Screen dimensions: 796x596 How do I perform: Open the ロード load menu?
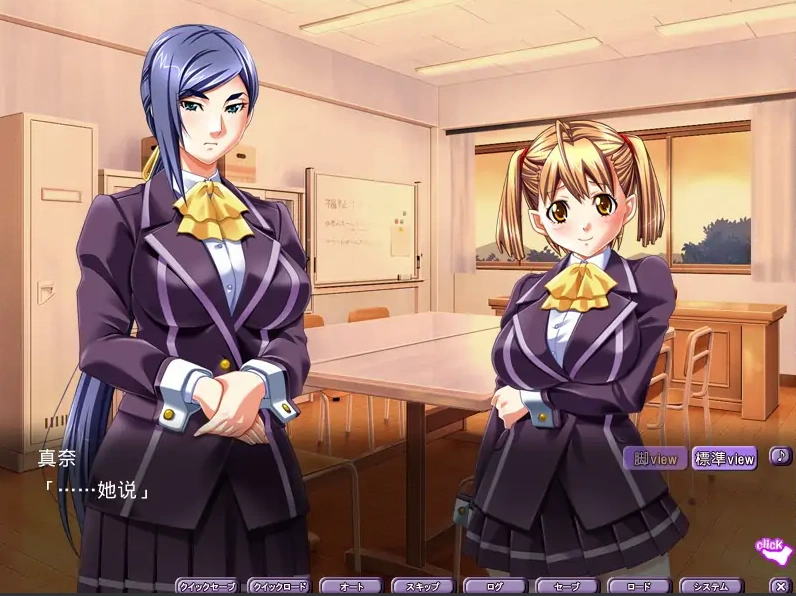coord(638,587)
